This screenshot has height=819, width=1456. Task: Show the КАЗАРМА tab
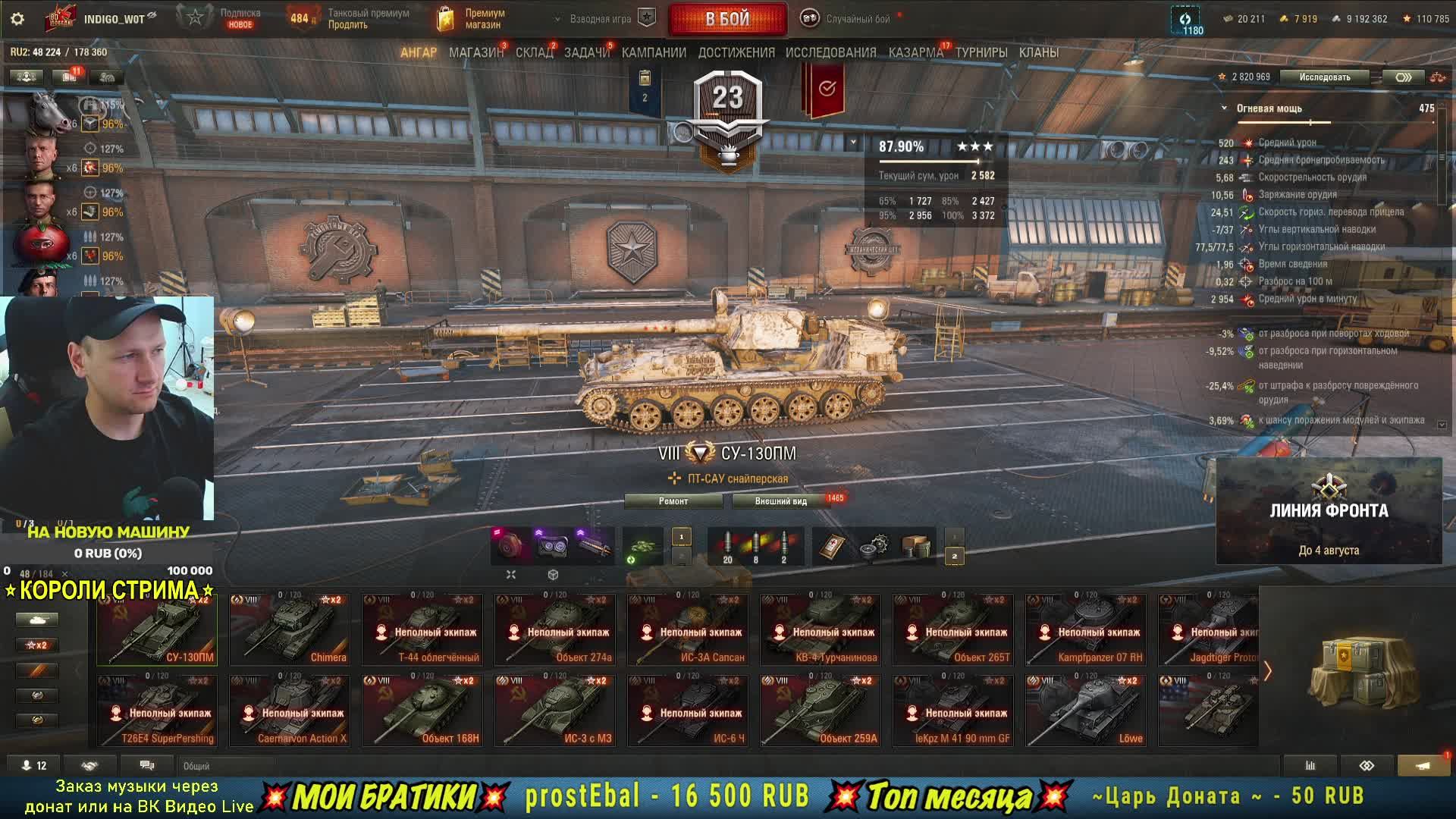915,52
